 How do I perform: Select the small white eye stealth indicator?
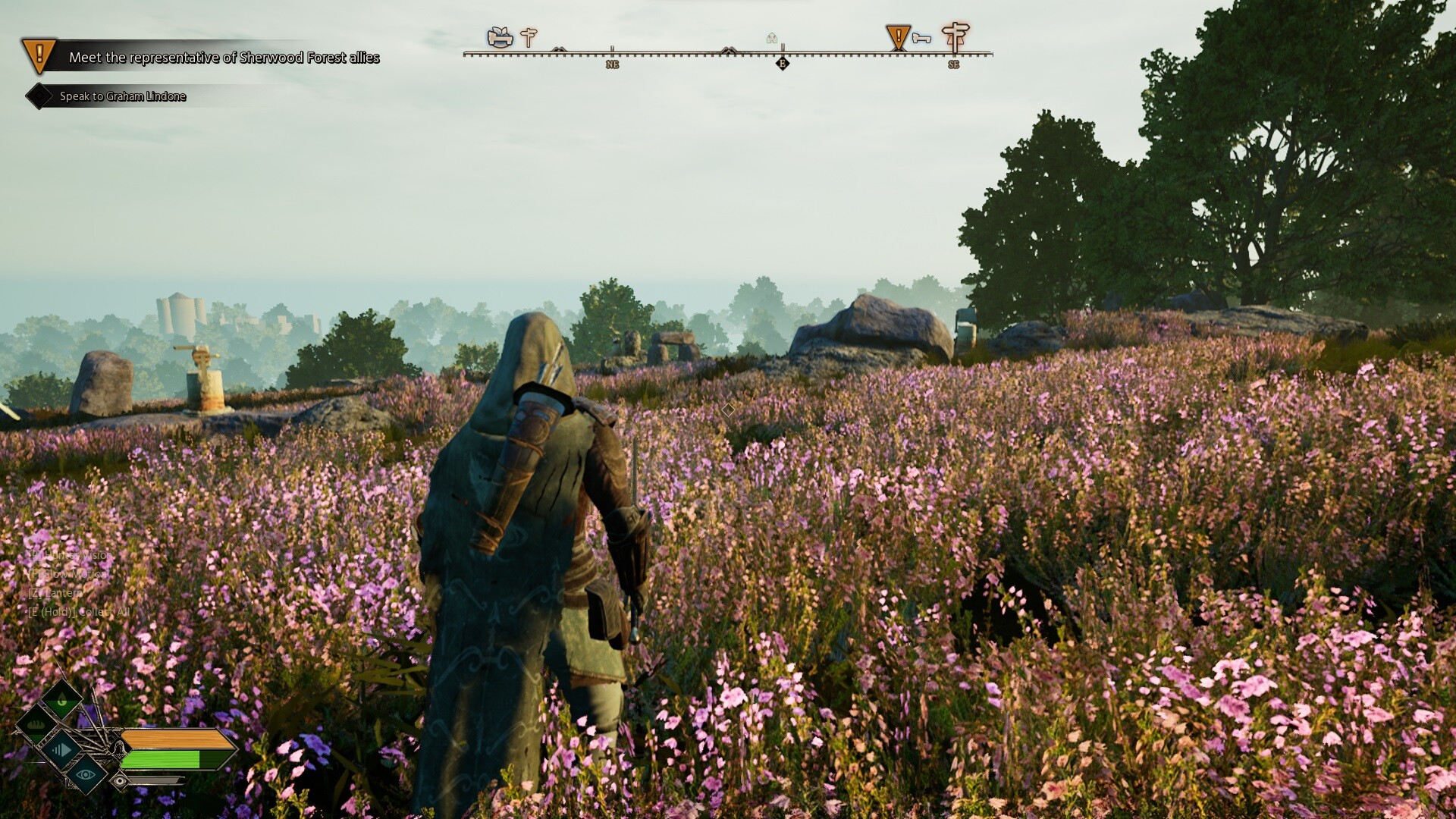(120, 780)
